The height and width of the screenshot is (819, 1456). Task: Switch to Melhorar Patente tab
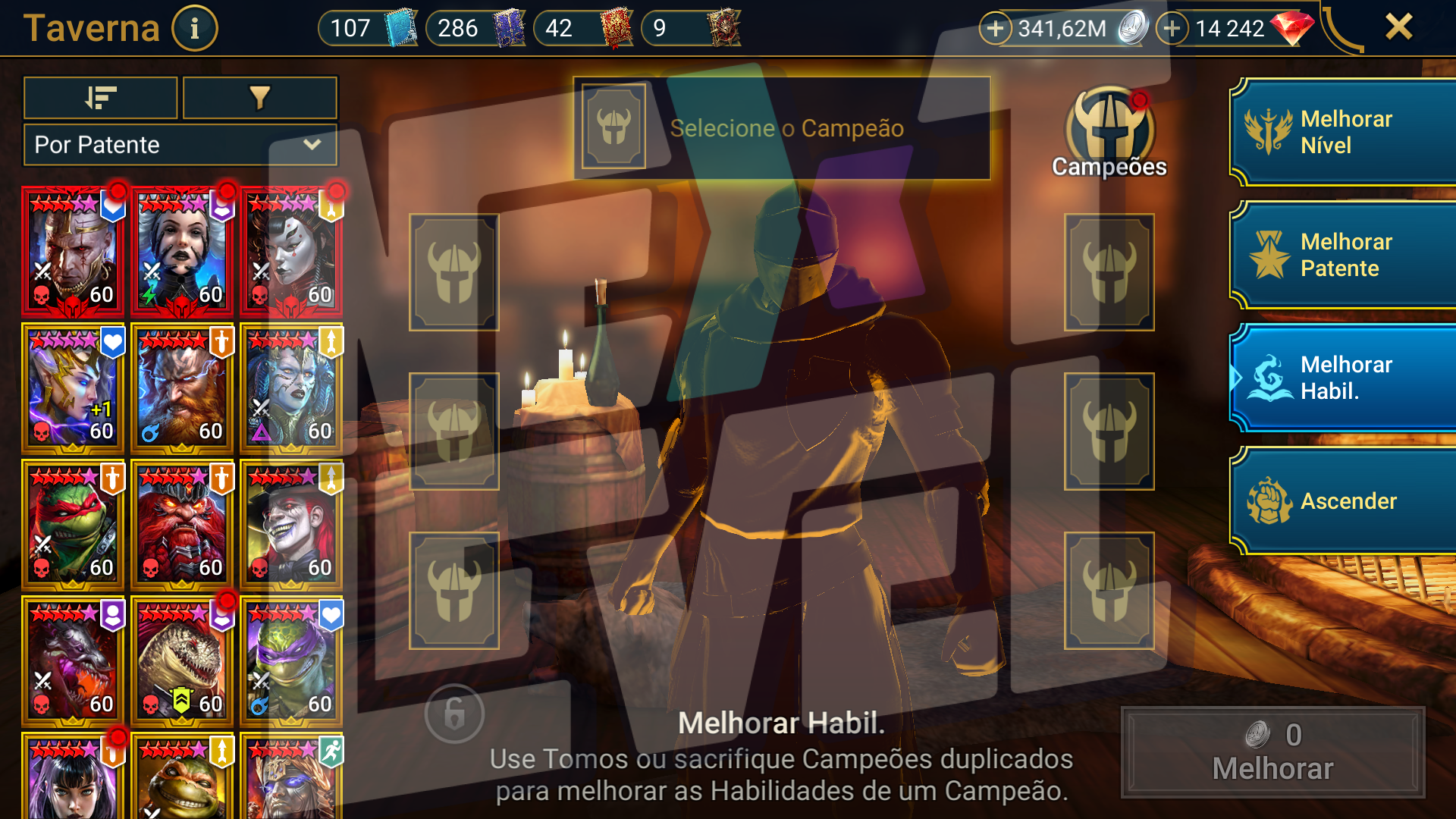tap(1342, 255)
